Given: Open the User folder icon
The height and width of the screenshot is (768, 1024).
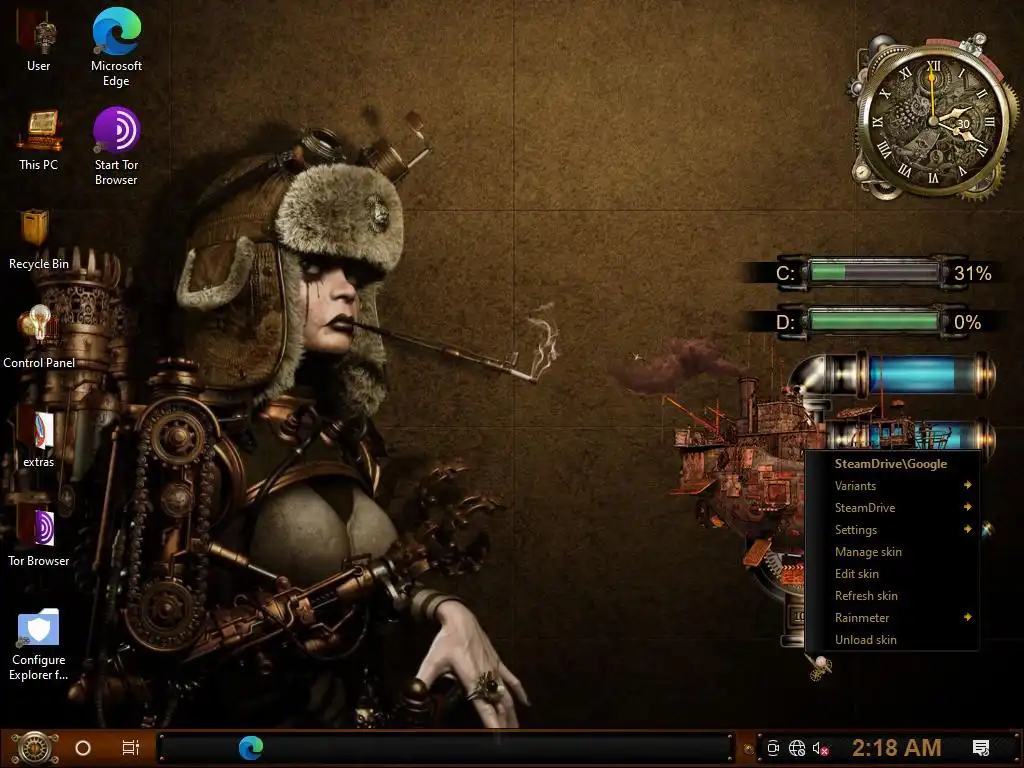Looking at the screenshot, I should tap(38, 33).
